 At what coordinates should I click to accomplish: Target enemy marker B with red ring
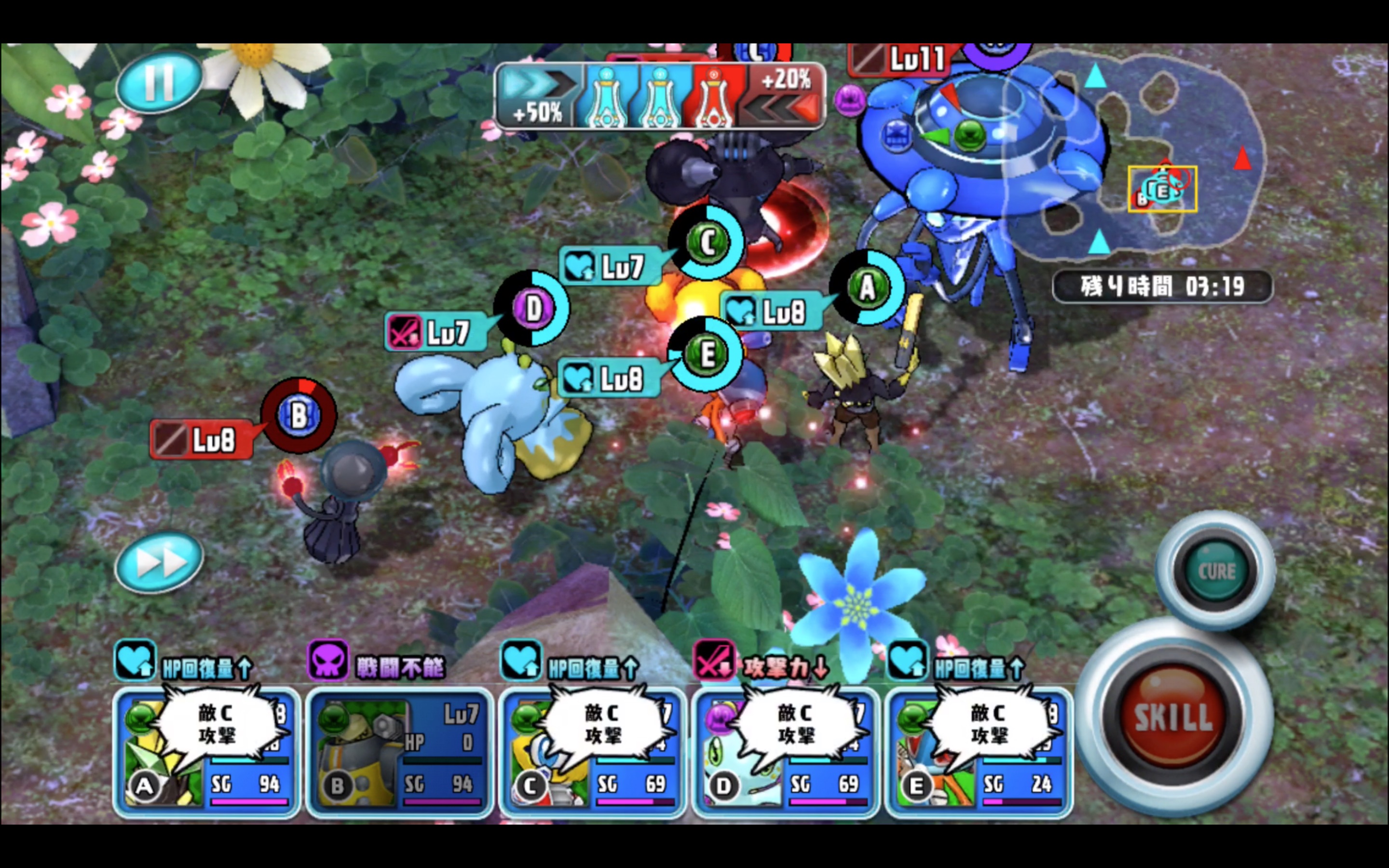pyautogui.click(x=299, y=415)
